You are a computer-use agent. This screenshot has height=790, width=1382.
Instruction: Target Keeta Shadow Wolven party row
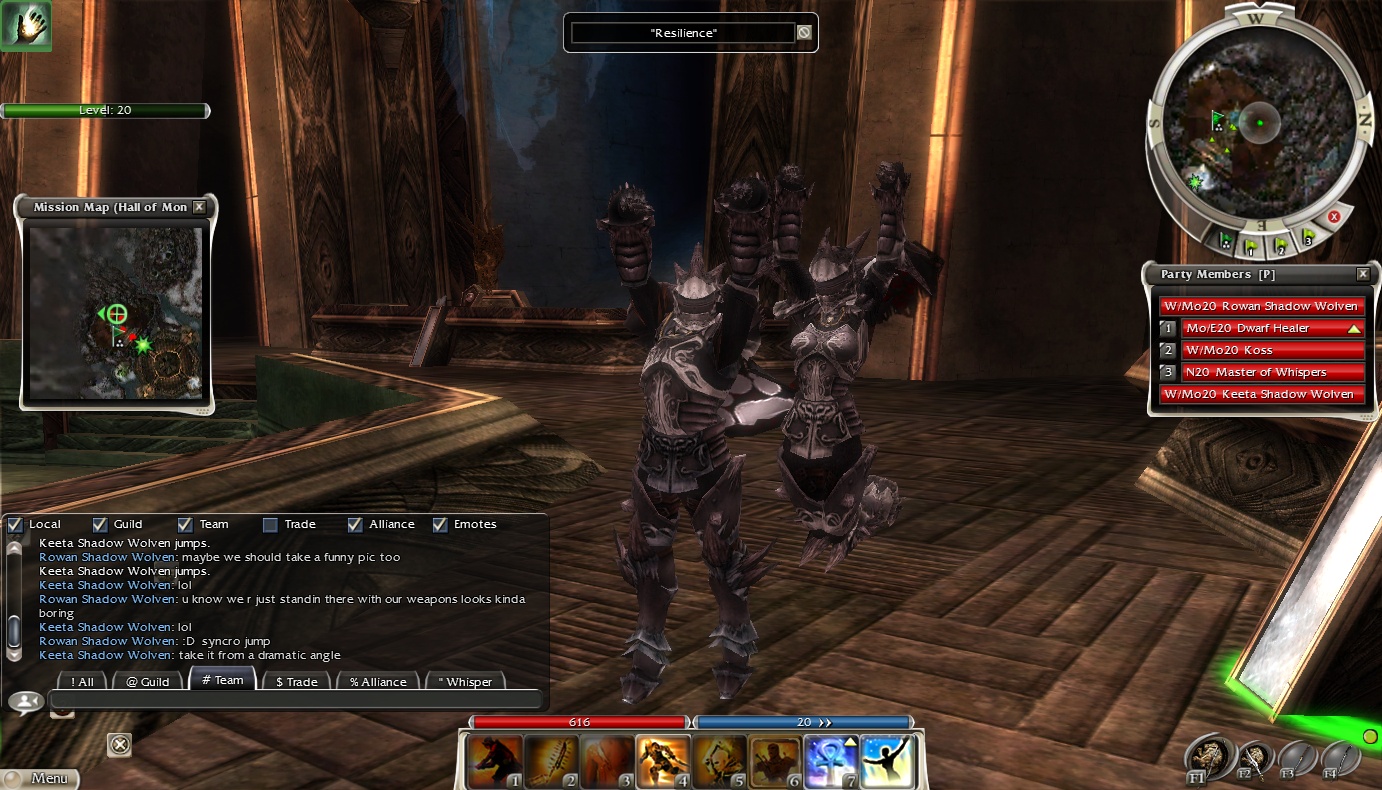click(x=1261, y=394)
